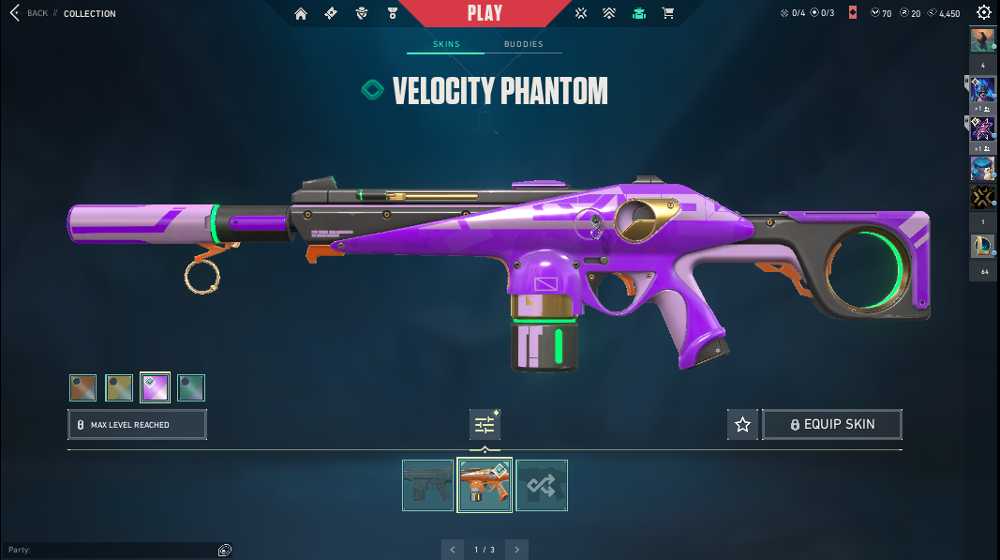The image size is (1000, 560).
Task: Open the home screen icon
Action: point(301,13)
